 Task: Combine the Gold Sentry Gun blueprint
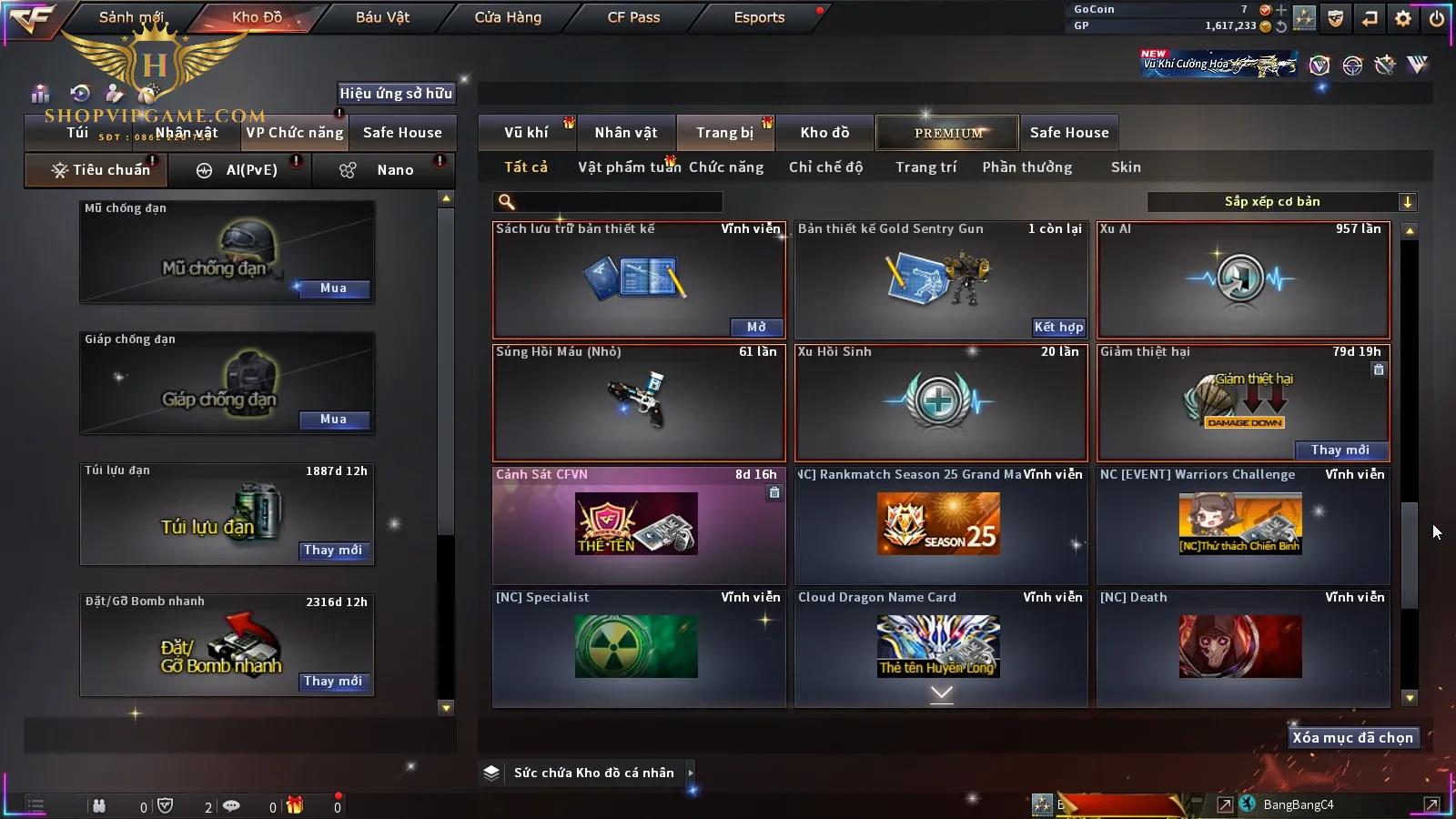(1058, 328)
